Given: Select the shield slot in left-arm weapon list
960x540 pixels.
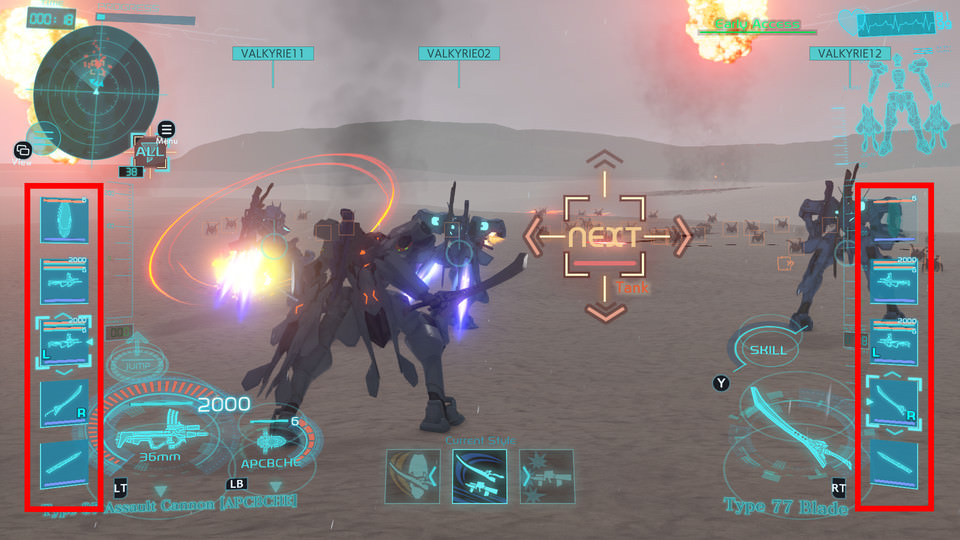Looking at the screenshot, I should click(x=64, y=219).
